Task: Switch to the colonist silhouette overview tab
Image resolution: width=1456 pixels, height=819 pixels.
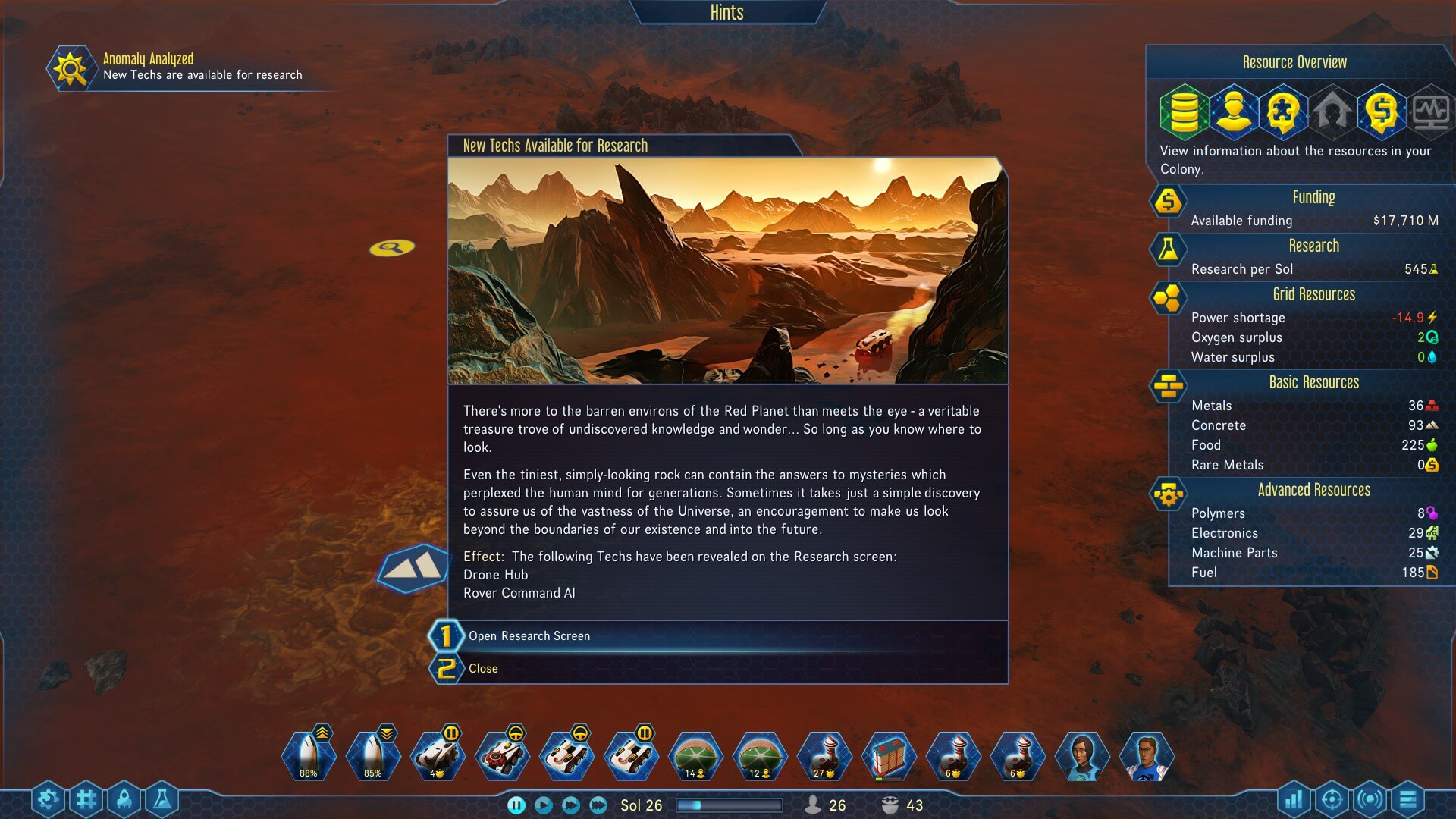Action: 1233,112
